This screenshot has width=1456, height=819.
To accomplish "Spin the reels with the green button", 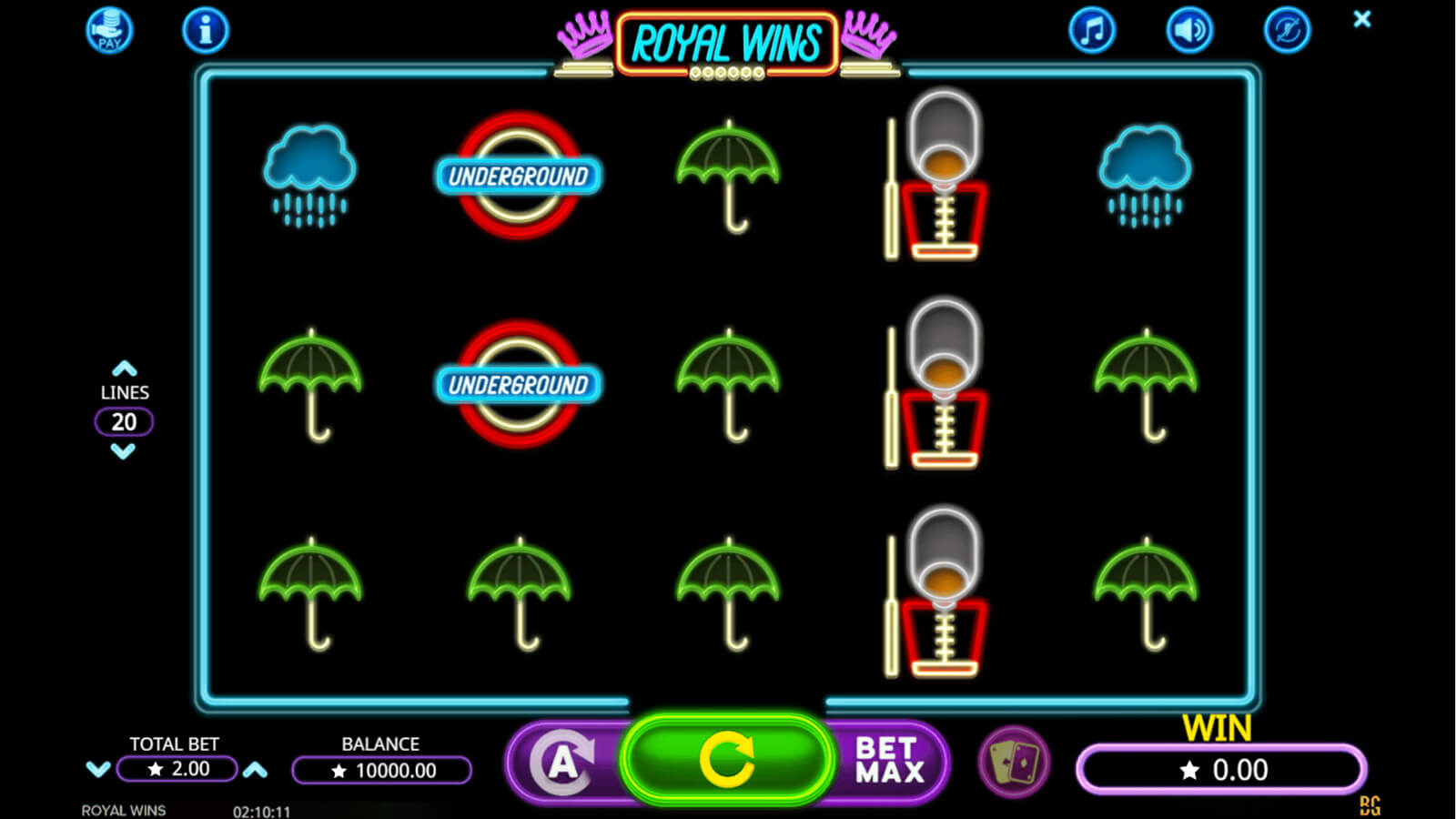I will [726, 760].
